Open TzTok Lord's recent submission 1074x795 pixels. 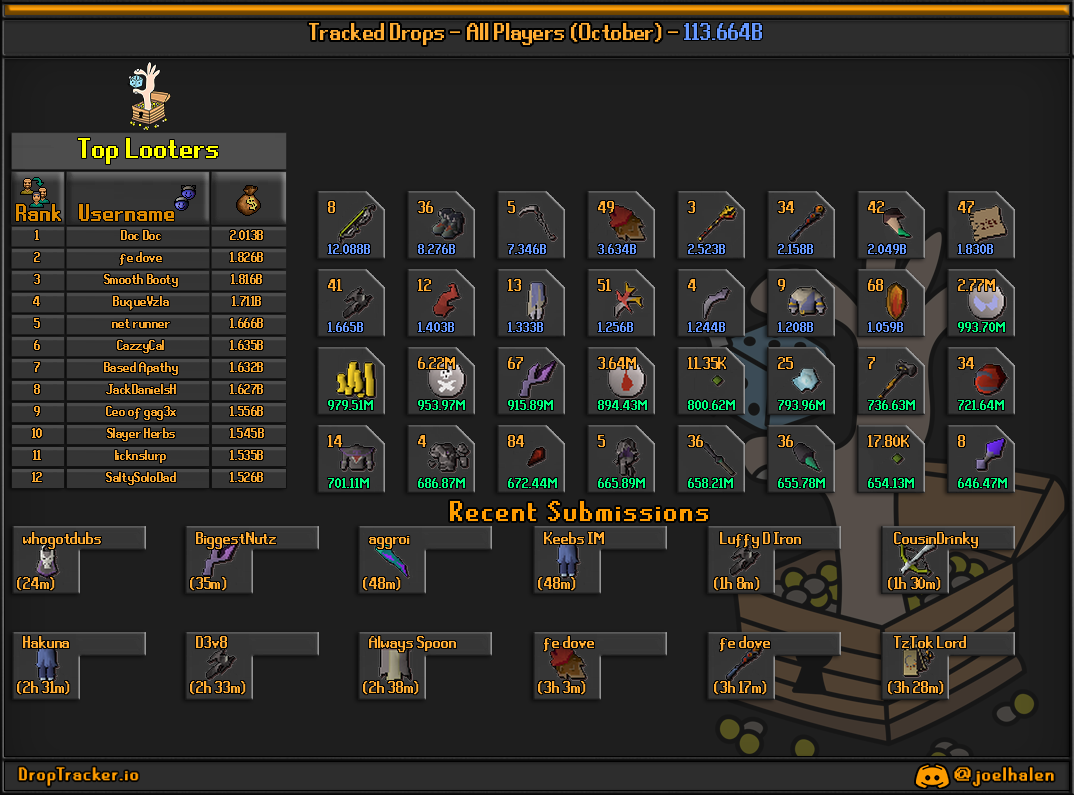pyautogui.click(x=914, y=666)
